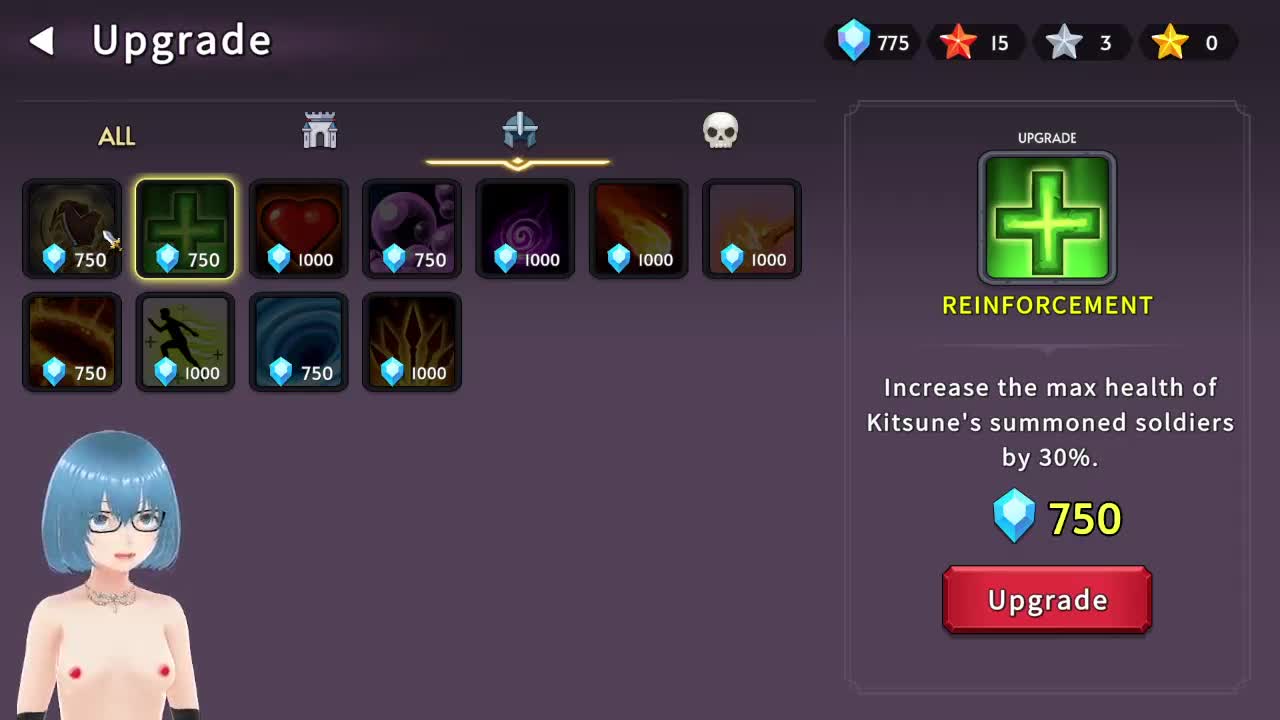The height and width of the screenshot is (720, 1280).
Task: Select the knight helmet category tab
Action: (520, 131)
